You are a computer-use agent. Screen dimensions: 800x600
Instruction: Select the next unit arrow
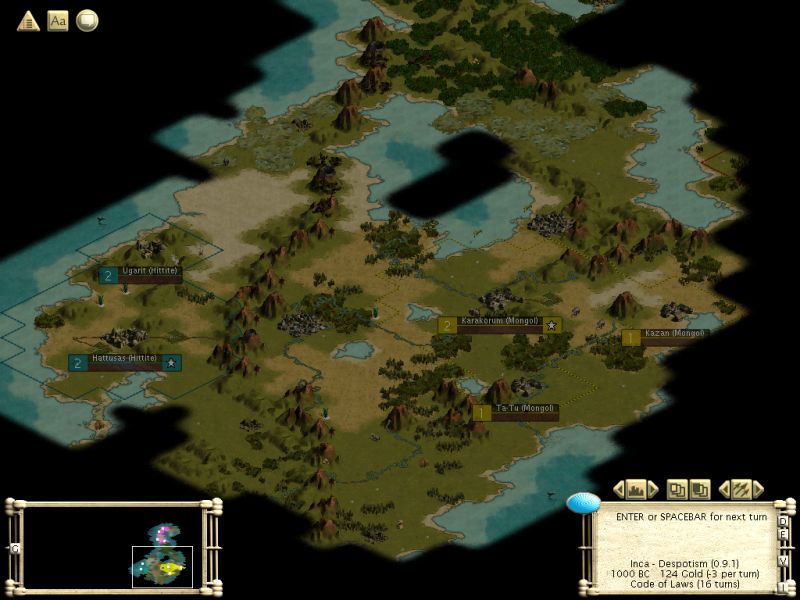coord(758,489)
